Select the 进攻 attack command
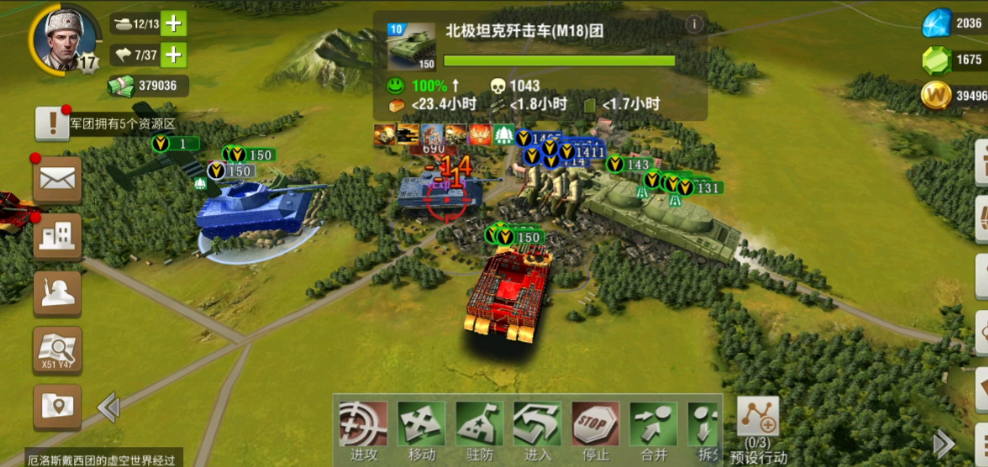Viewport: 988px width, 467px height. 362,428
